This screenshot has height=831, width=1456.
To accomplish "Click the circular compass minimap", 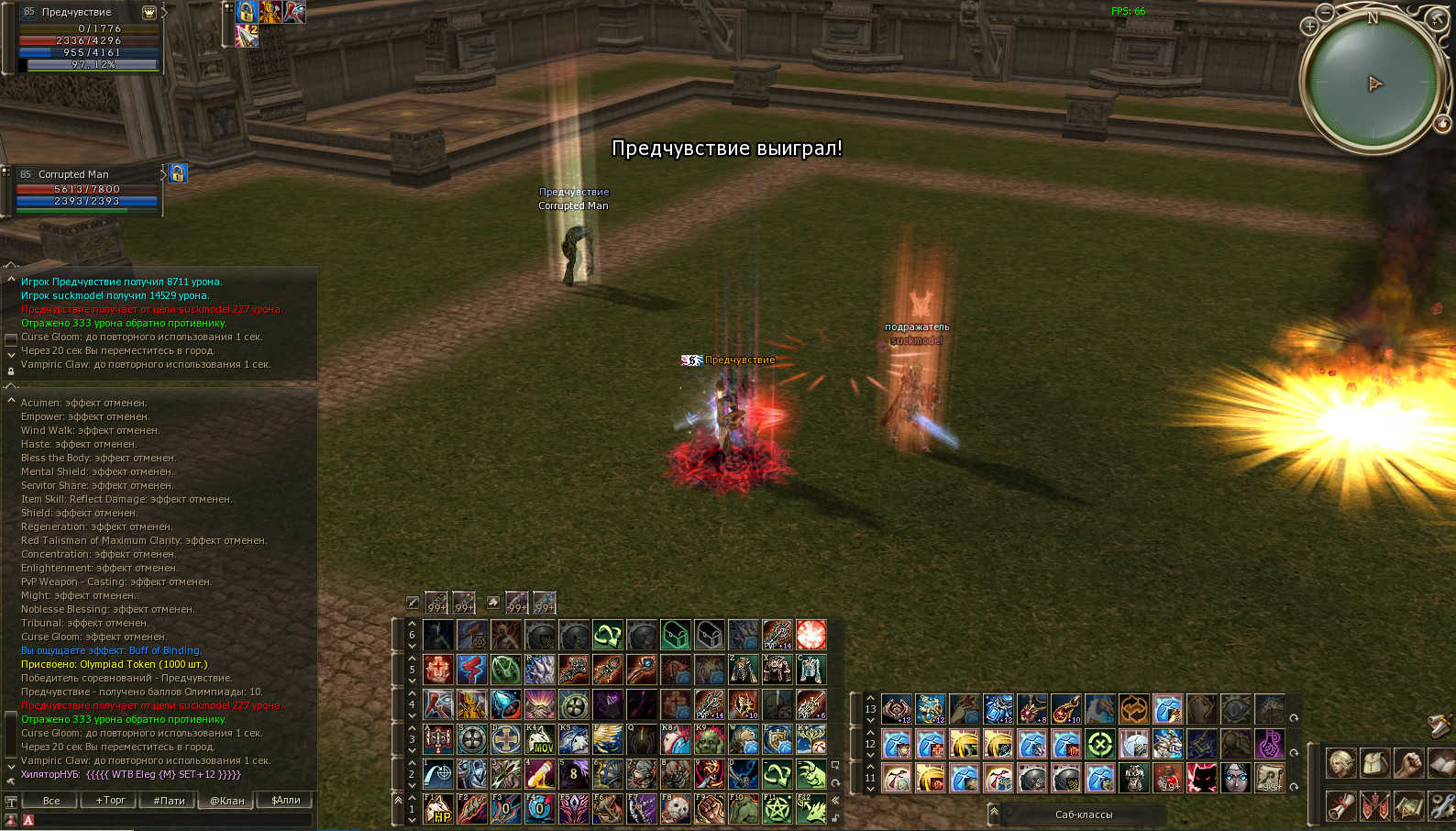I will 1372,84.
